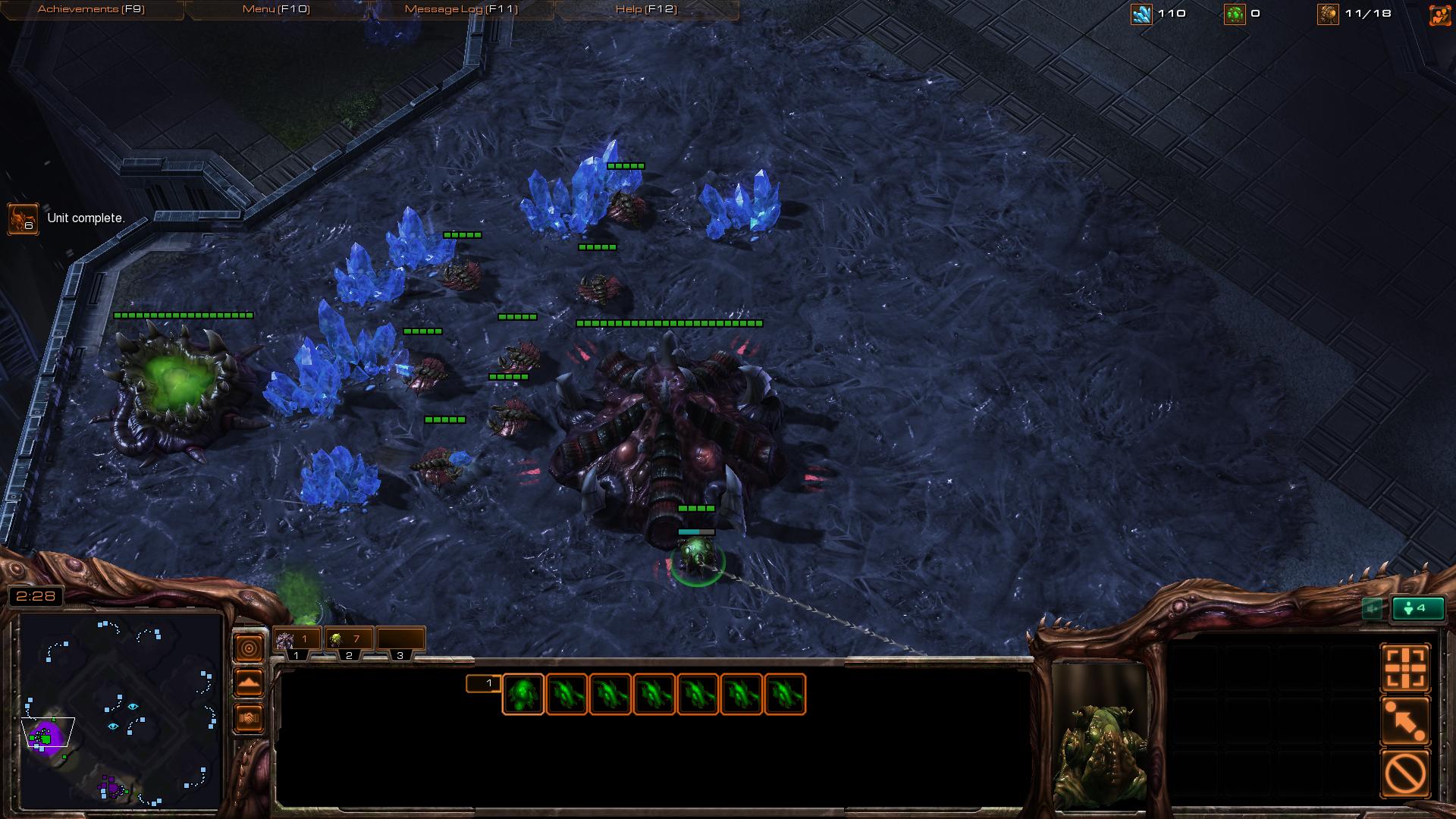Select control group 1
This screenshot has height=819, width=1456.
click(297, 641)
